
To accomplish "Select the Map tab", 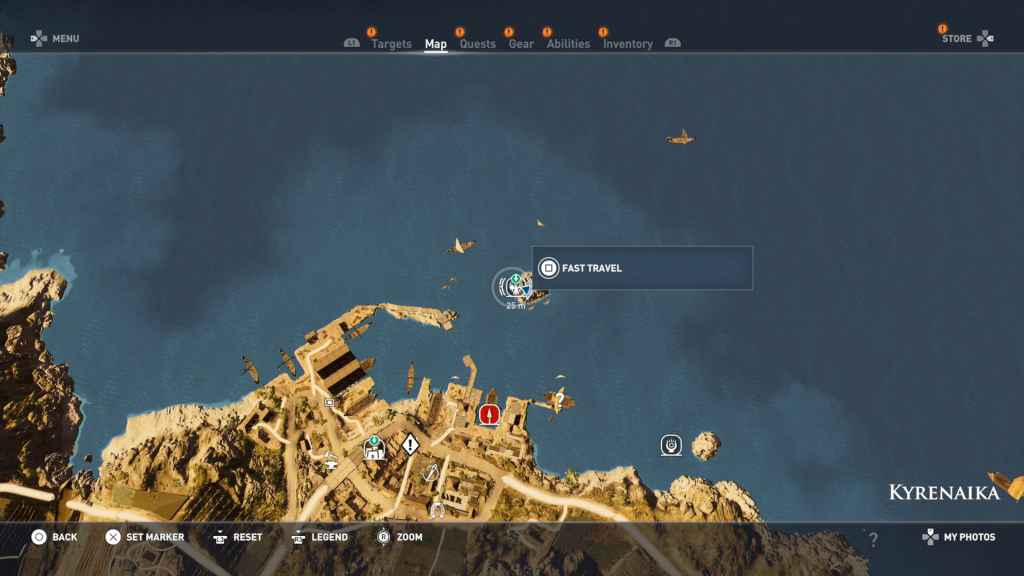I will pos(436,44).
